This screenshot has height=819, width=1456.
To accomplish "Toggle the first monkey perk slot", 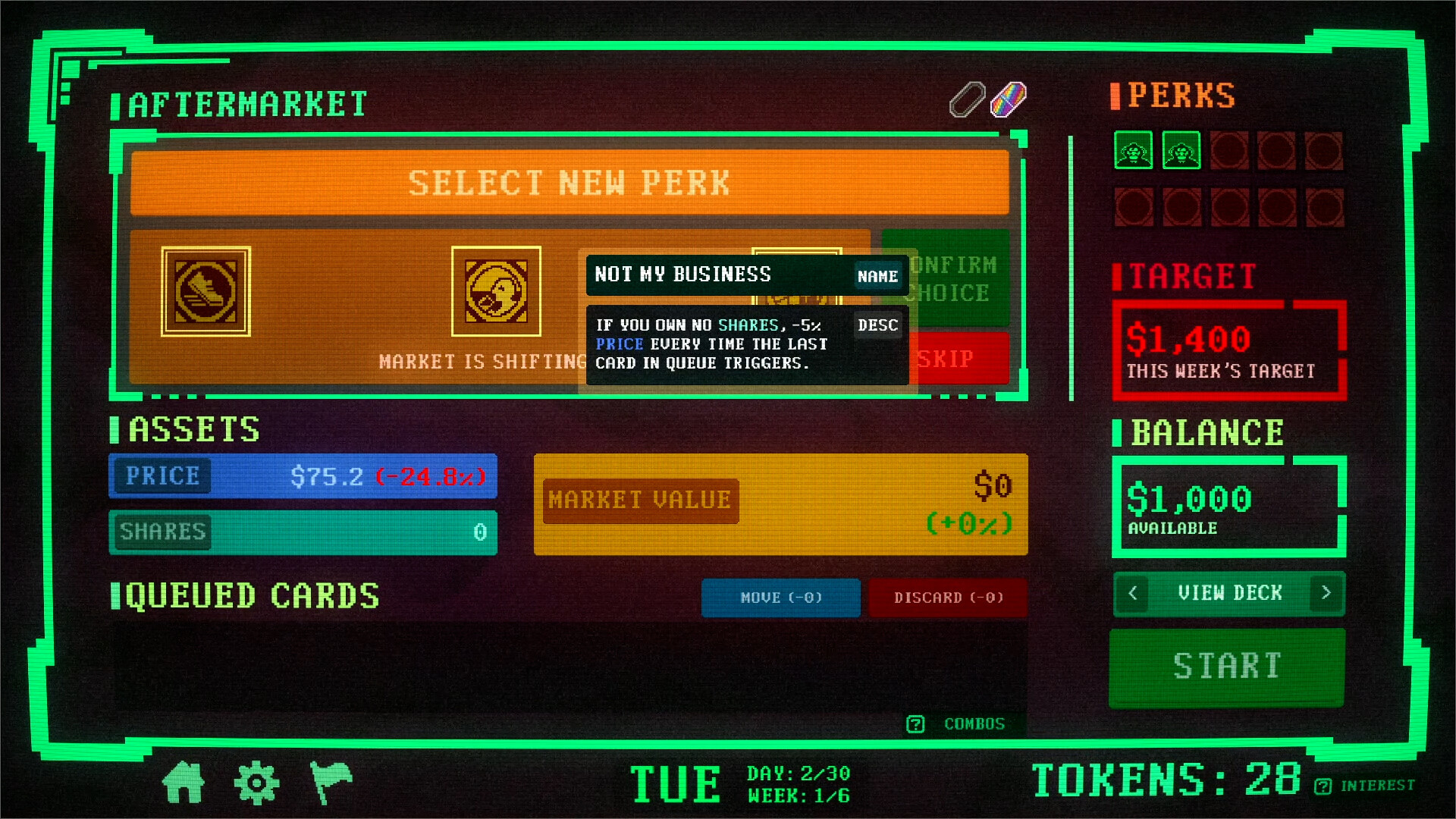I will [1133, 151].
